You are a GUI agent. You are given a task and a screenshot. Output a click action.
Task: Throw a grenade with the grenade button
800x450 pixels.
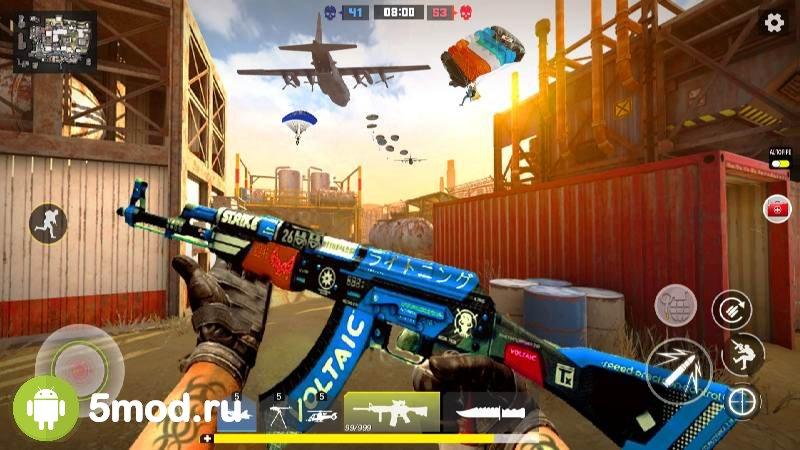pyautogui.click(x=675, y=304)
